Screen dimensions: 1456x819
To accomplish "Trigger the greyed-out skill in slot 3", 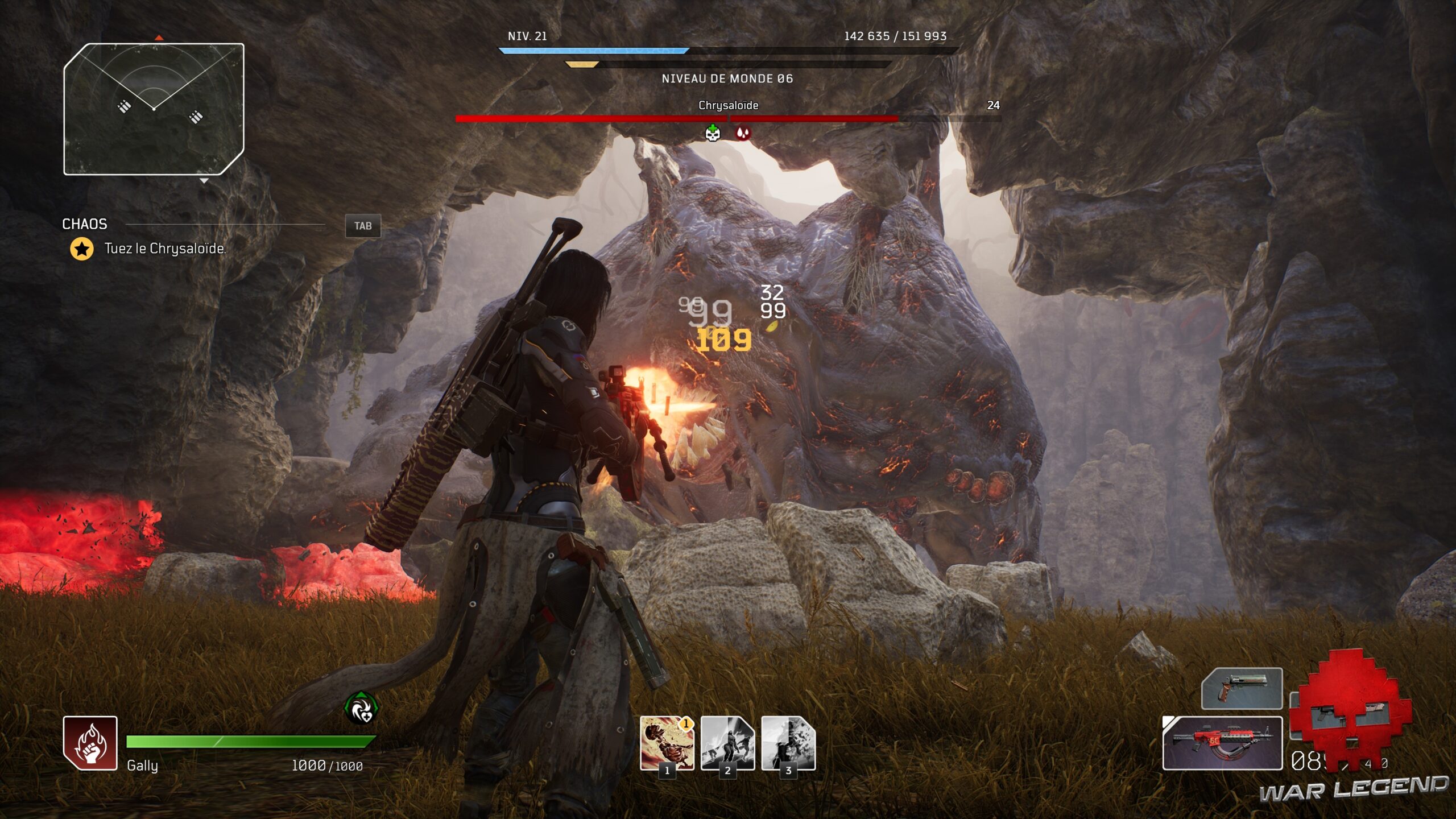I will pos(788,743).
